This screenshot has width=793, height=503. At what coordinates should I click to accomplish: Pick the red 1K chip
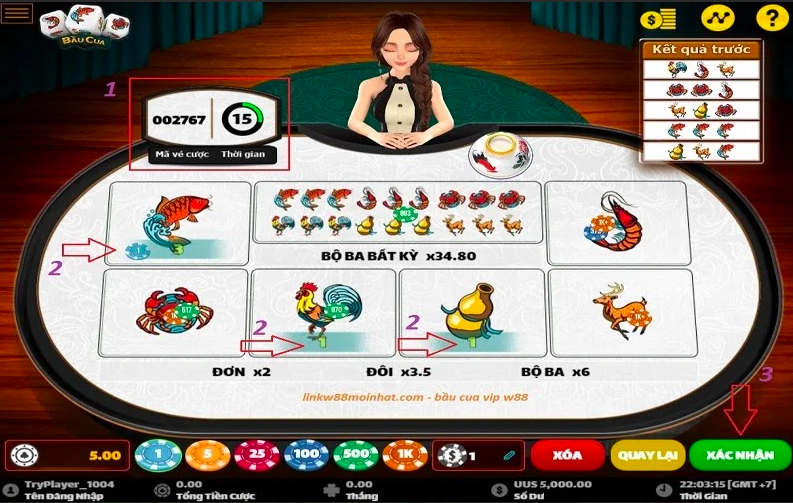[x=403, y=456]
